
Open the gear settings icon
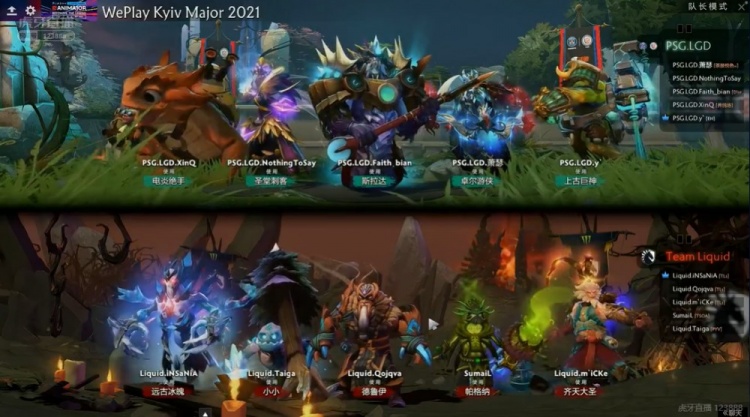coord(30,10)
